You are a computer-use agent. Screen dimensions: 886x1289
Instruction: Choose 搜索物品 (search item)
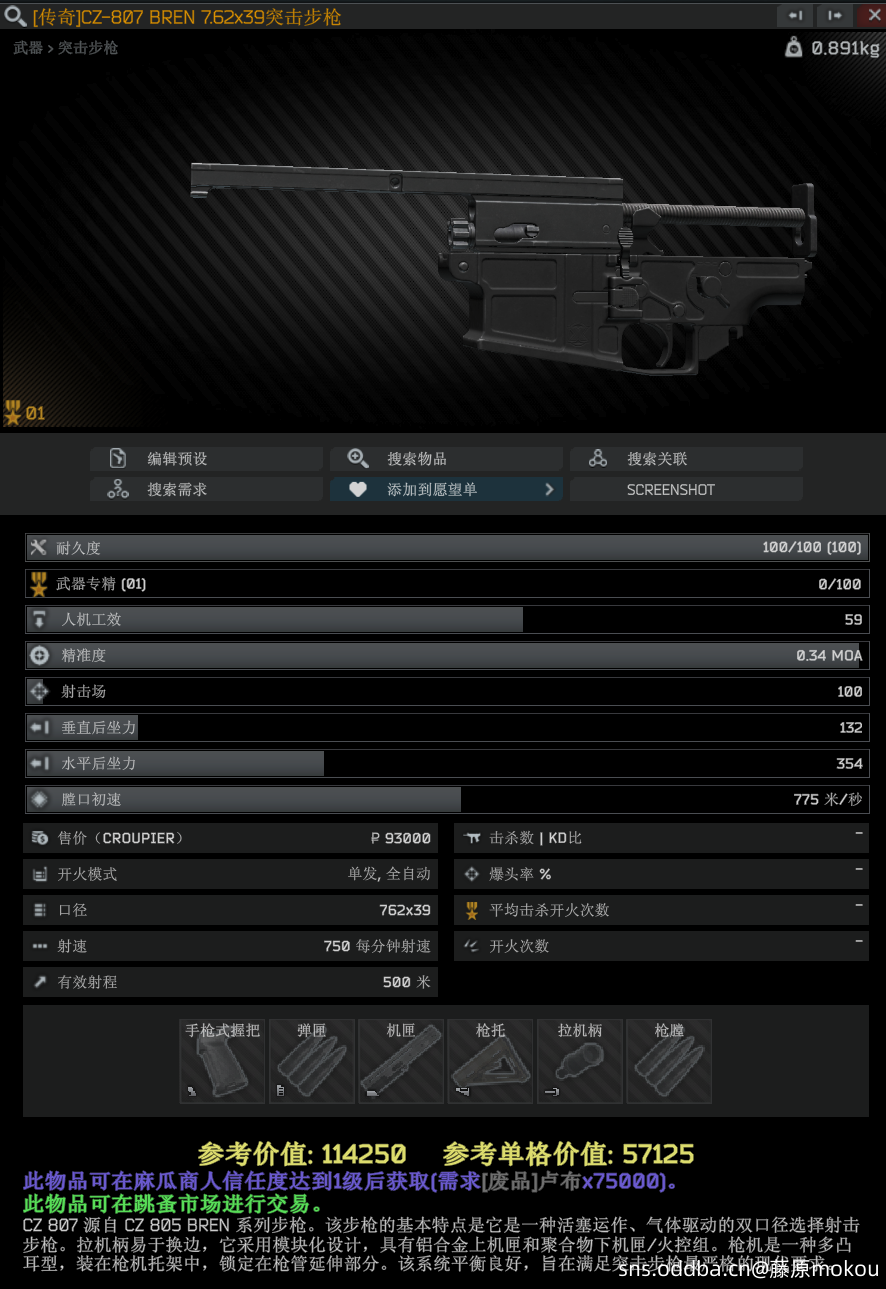click(446, 459)
